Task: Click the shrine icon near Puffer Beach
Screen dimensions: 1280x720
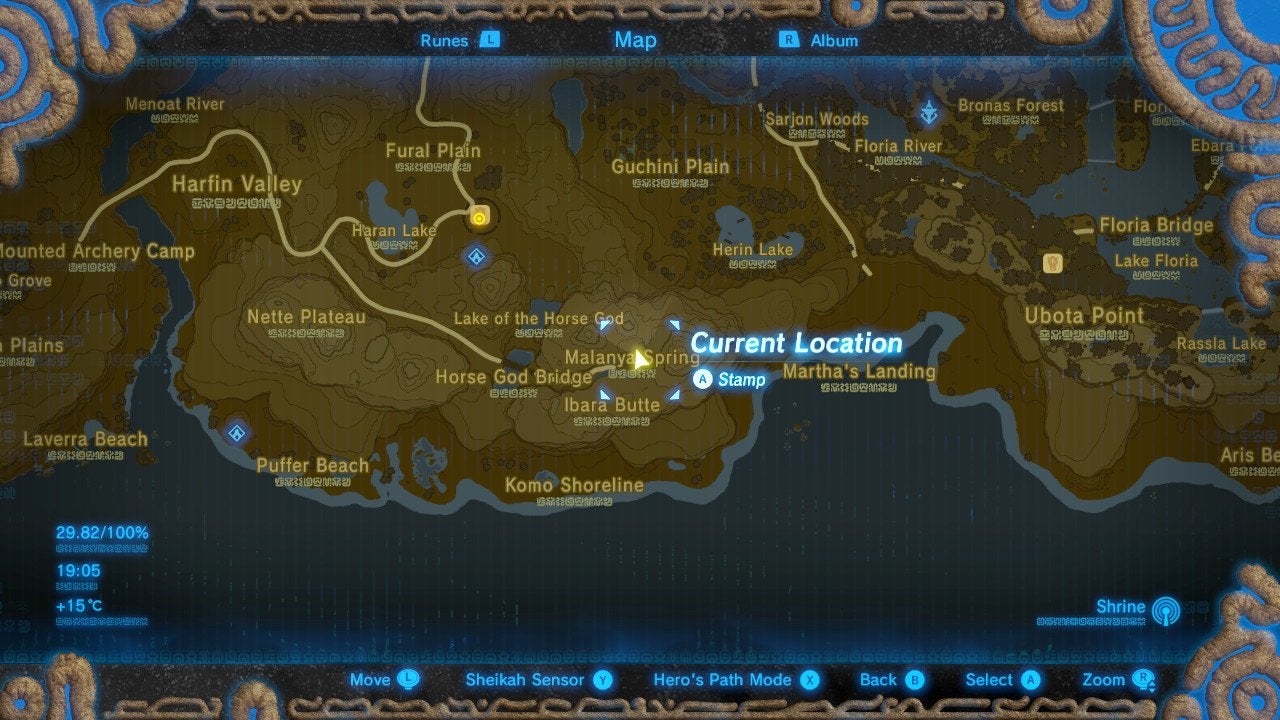Action: (x=236, y=433)
